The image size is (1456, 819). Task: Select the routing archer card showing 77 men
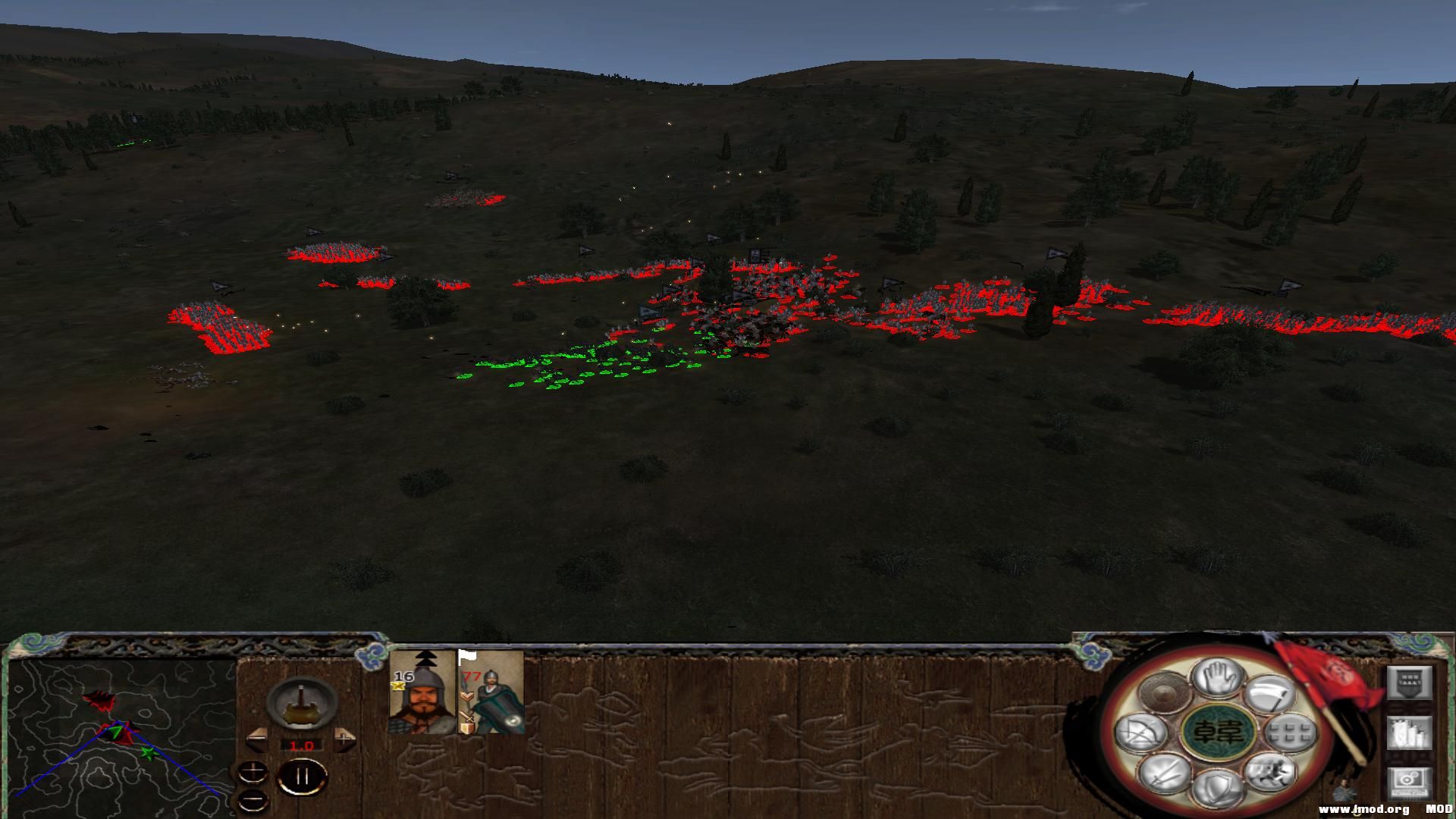(492, 691)
